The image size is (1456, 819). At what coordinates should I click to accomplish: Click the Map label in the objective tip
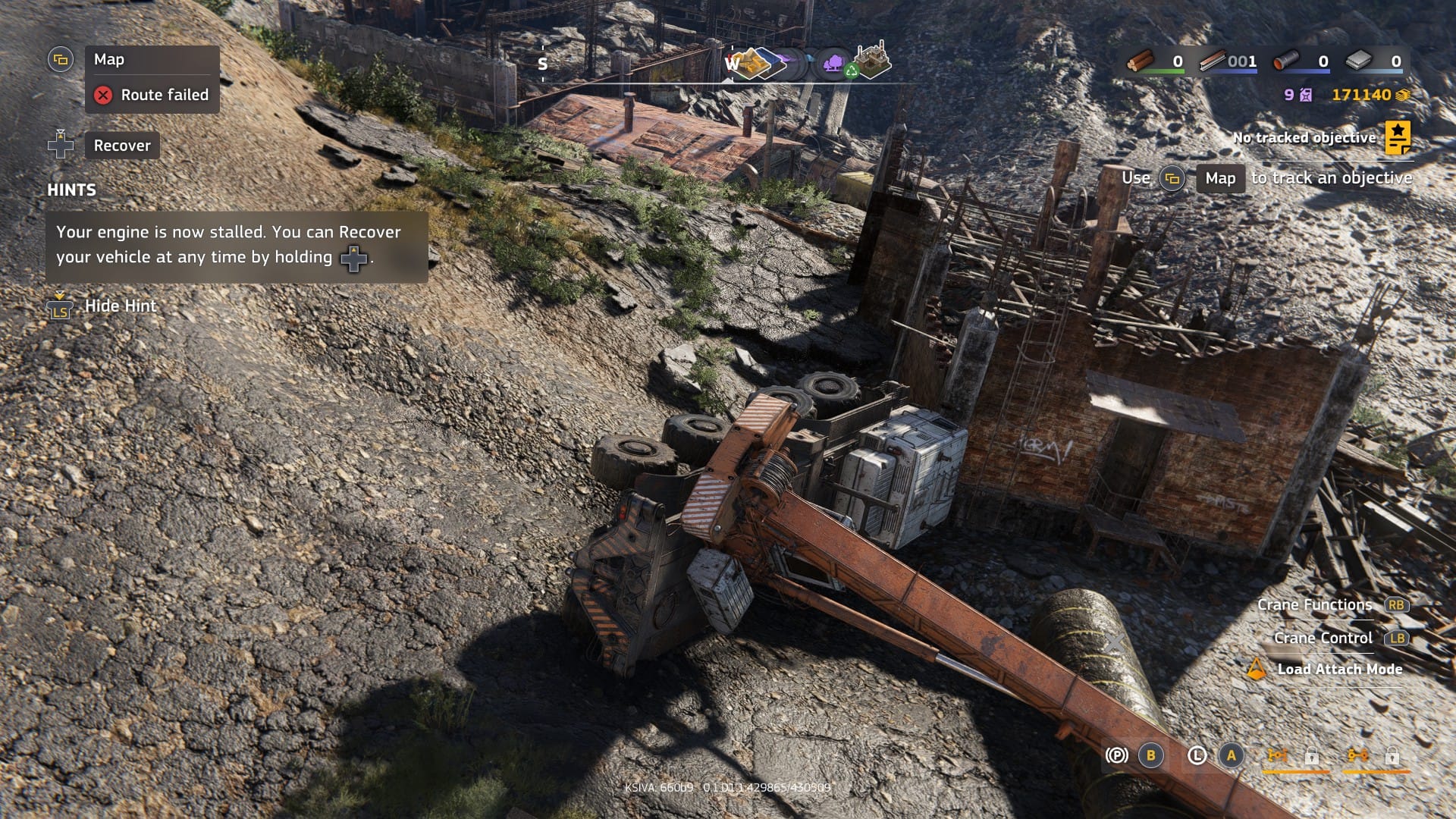[x=1220, y=178]
